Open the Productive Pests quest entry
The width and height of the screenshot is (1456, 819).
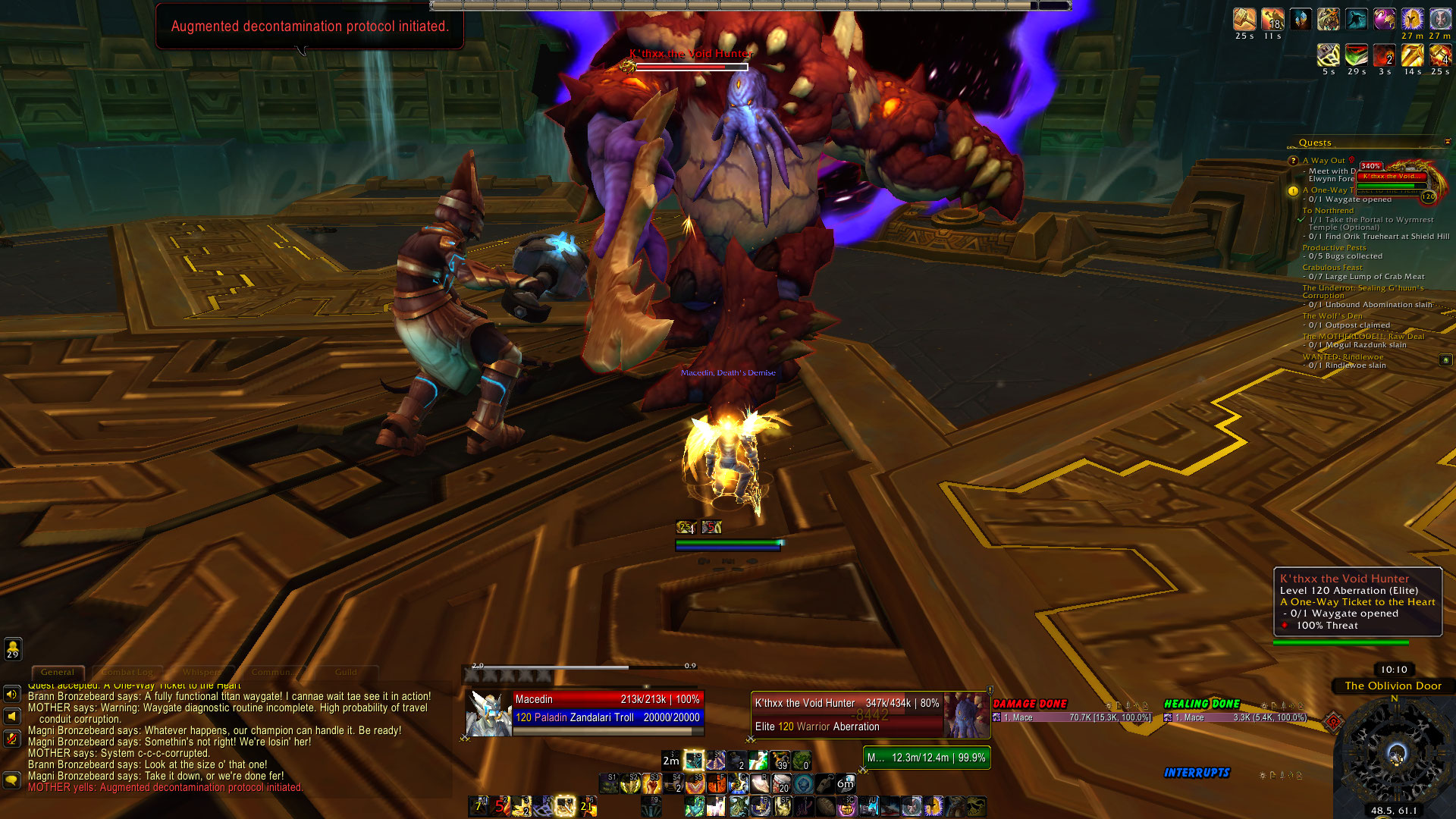point(1334,248)
